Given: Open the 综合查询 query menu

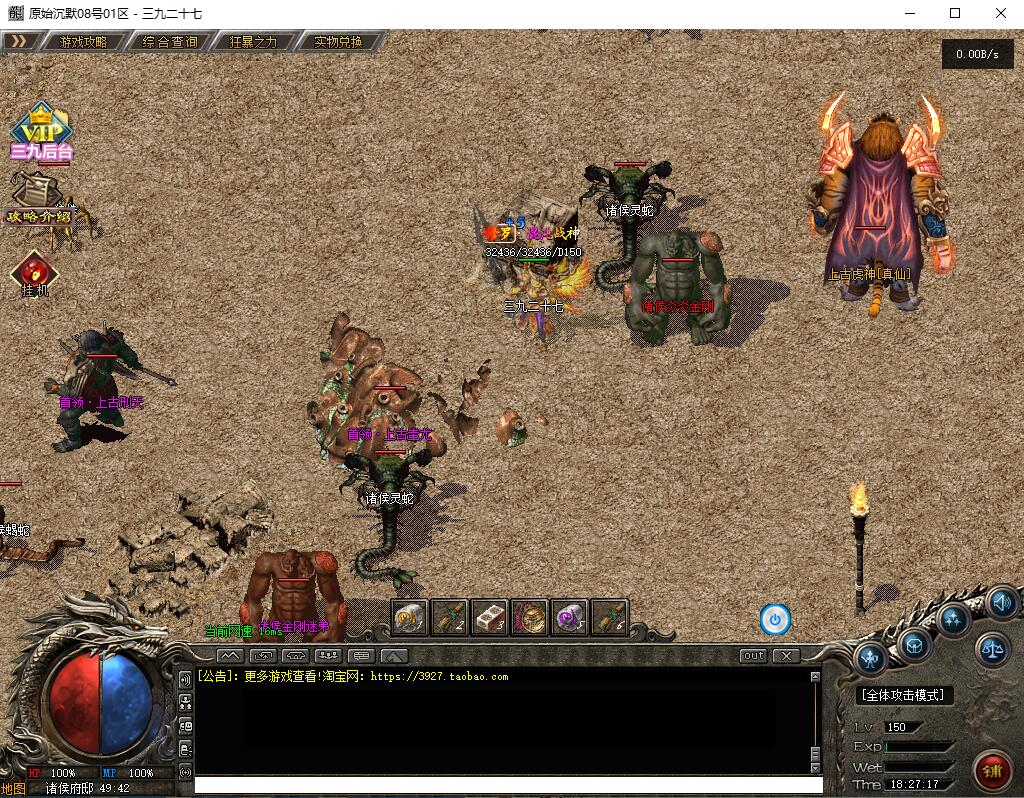Looking at the screenshot, I should click(170, 42).
